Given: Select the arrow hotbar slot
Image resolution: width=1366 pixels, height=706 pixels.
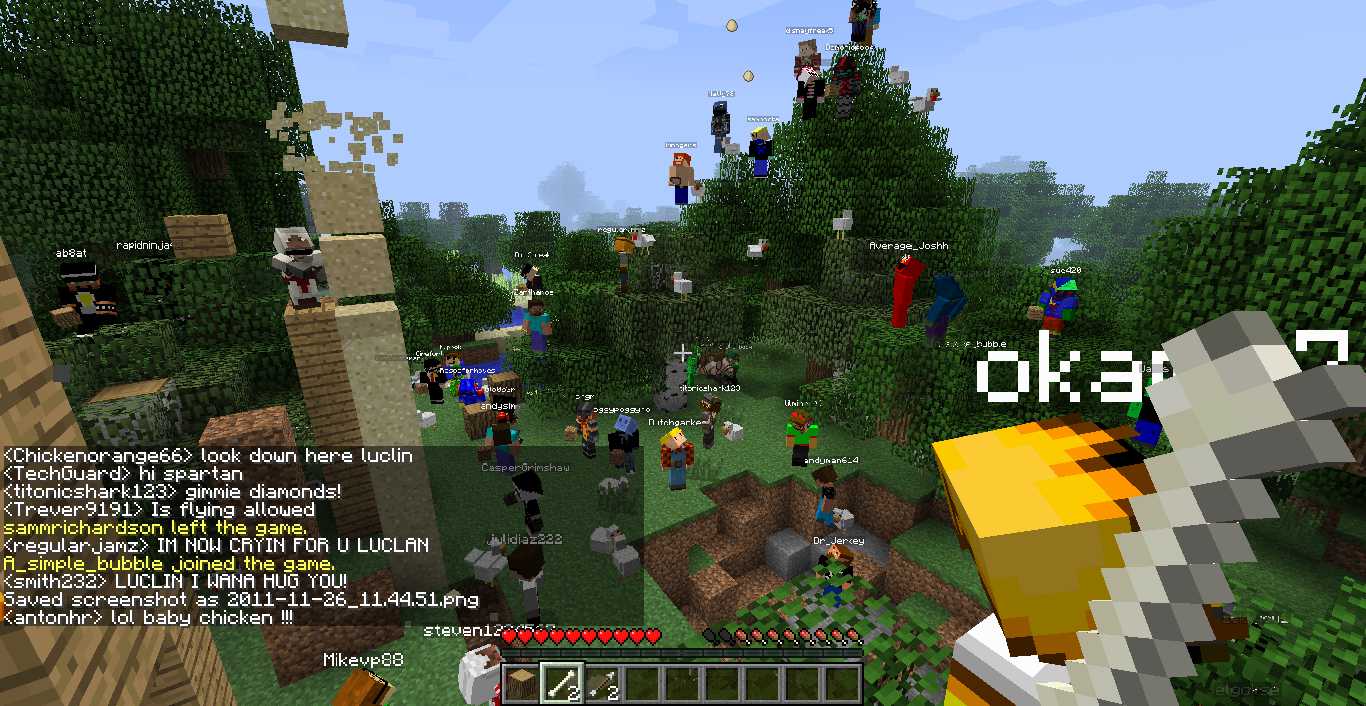Looking at the screenshot, I should click(x=600, y=684).
